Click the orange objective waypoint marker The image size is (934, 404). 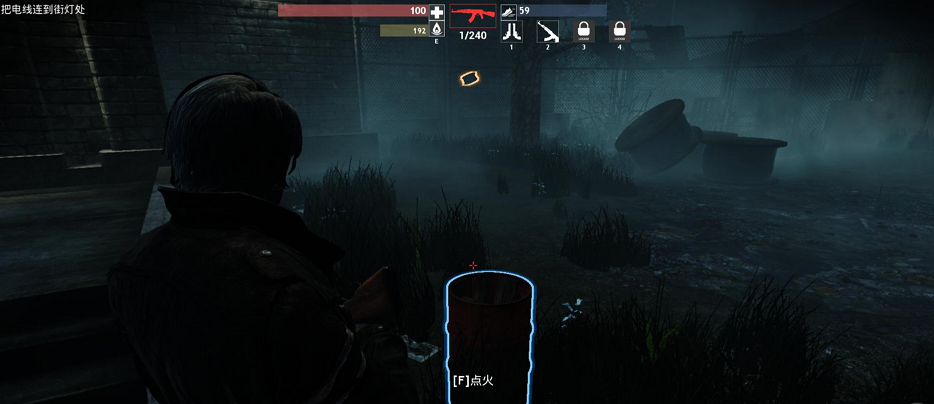(469, 78)
